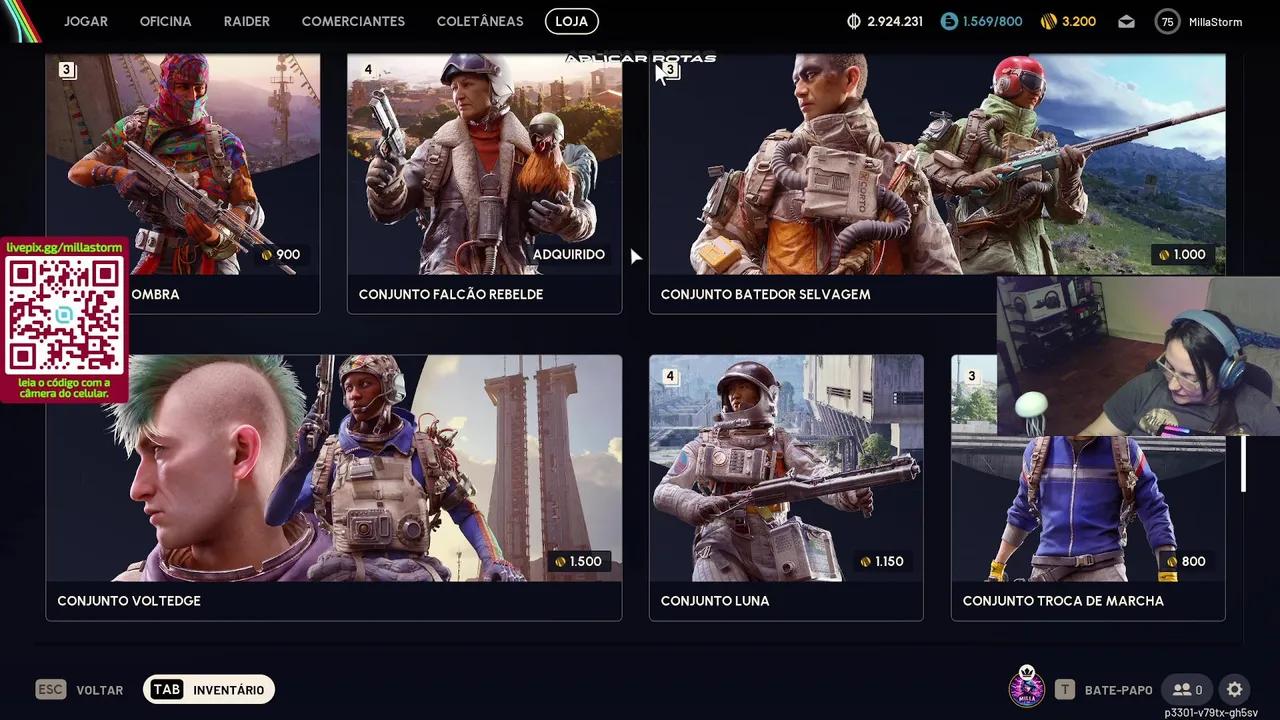The height and width of the screenshot is (720, 1280).
Task: Click the VOLTAR back button
Action: click(x=80, y=690)
